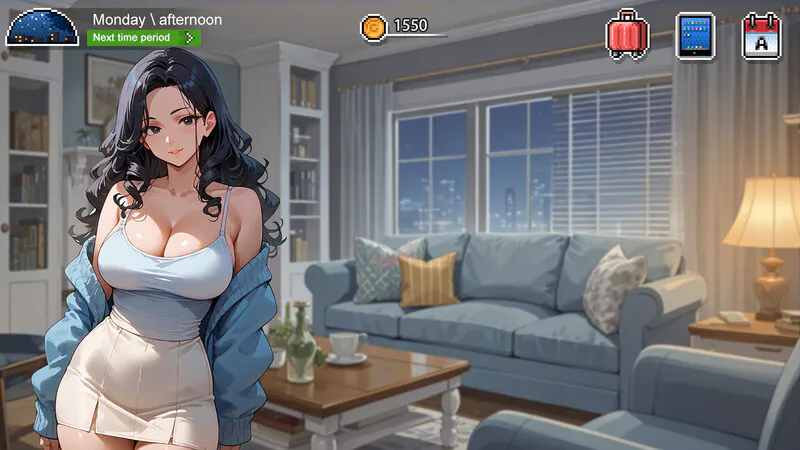Open the red suitcase inventory
This screenshot has width=800, height=450.
[x=628, y=34]
